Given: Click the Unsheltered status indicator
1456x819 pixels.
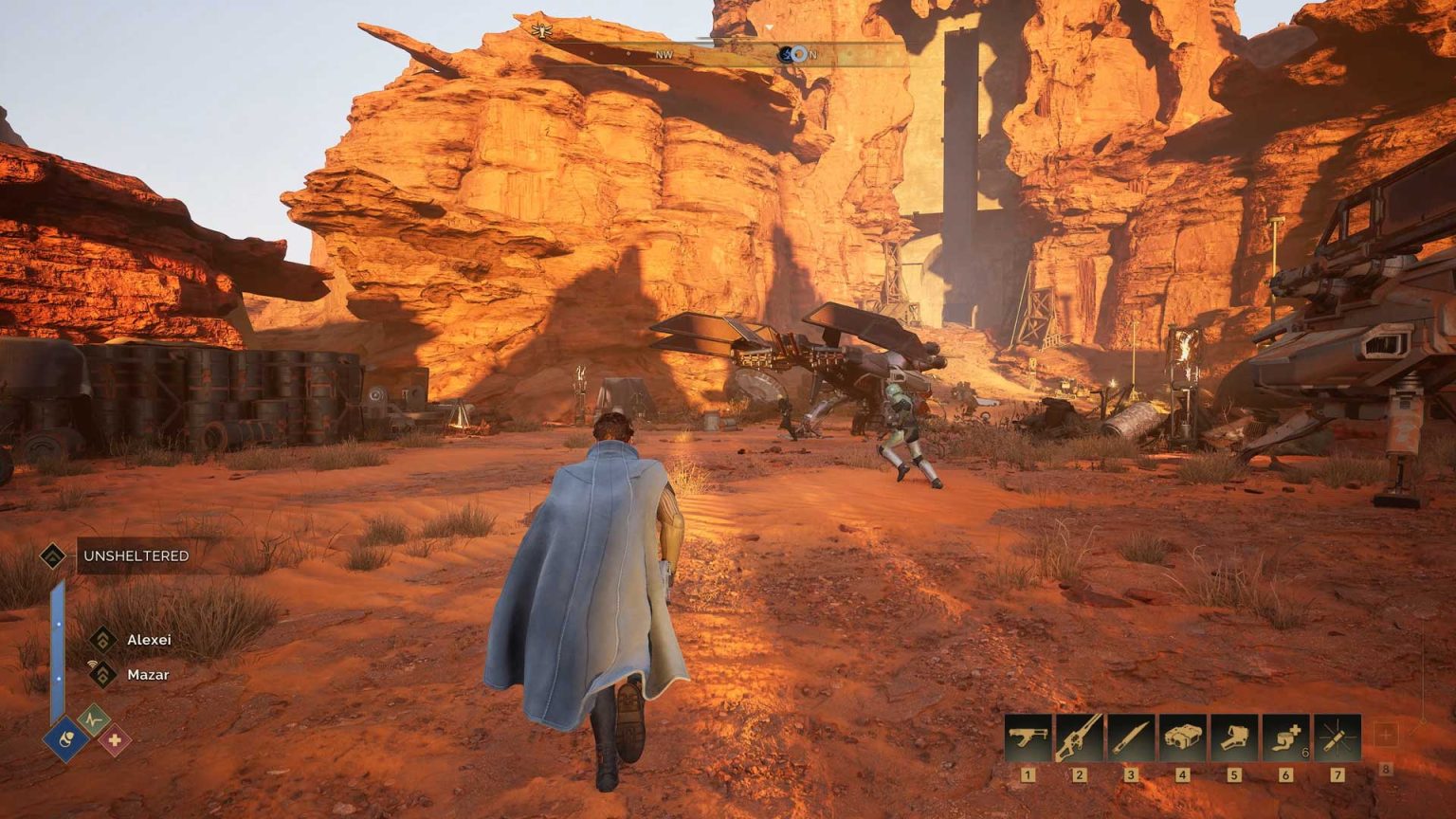Looking at the screenshot, I should 135,555.
